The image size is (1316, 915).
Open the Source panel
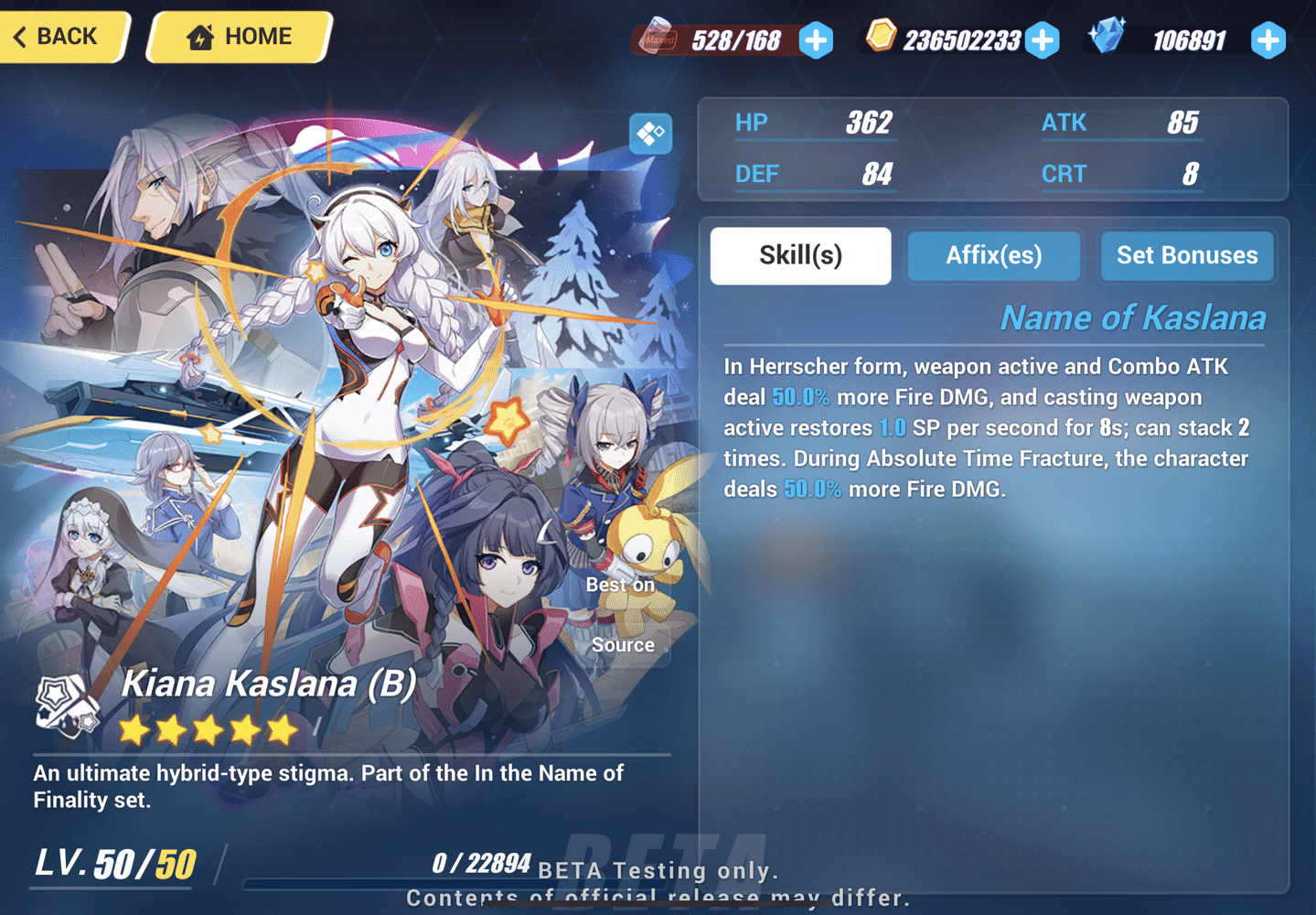623,645
